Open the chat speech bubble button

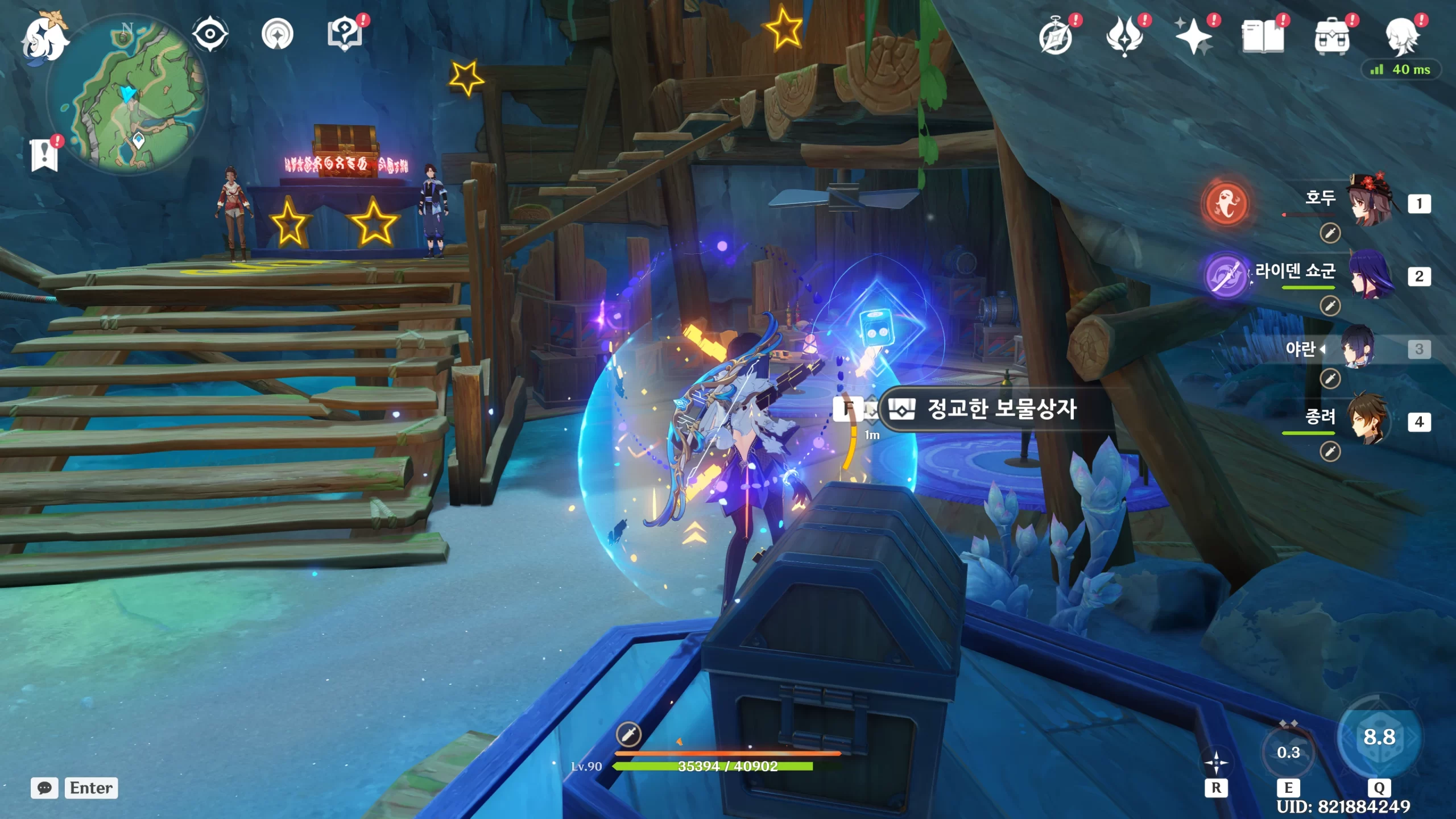(x=44, y=788)
